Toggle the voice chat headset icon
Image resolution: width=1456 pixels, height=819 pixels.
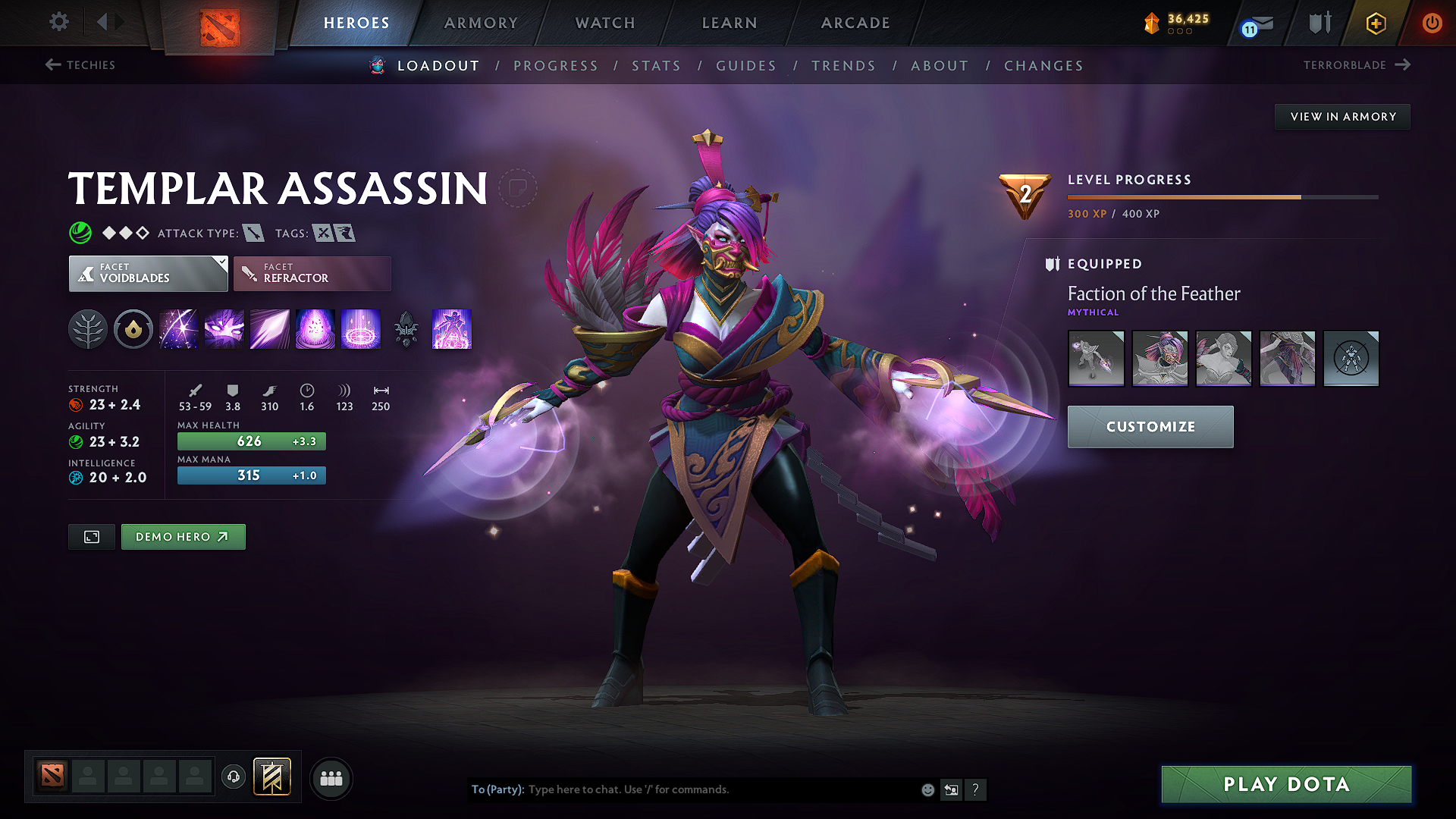point(233,777)
